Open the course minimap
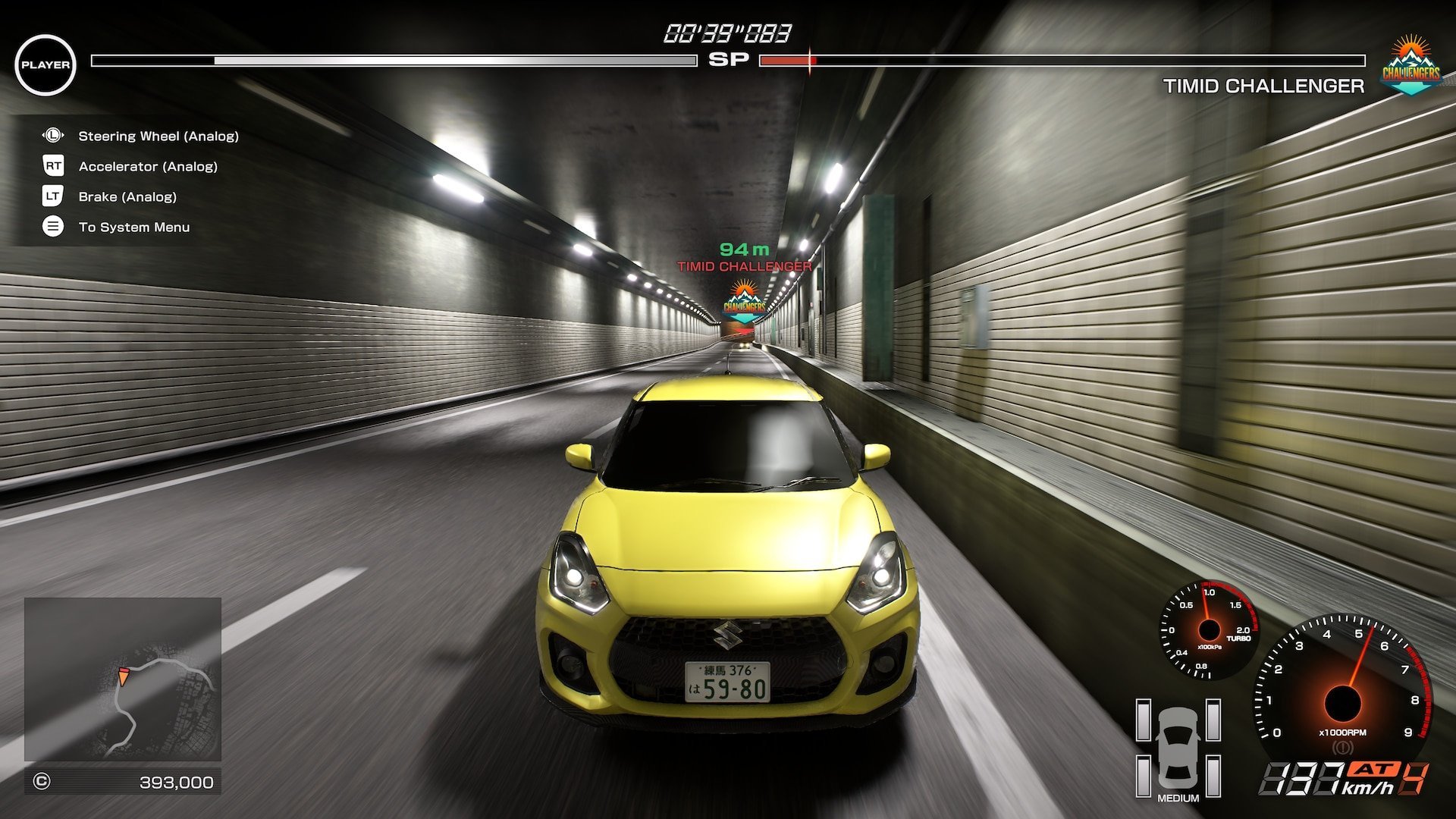 (123, 679)
